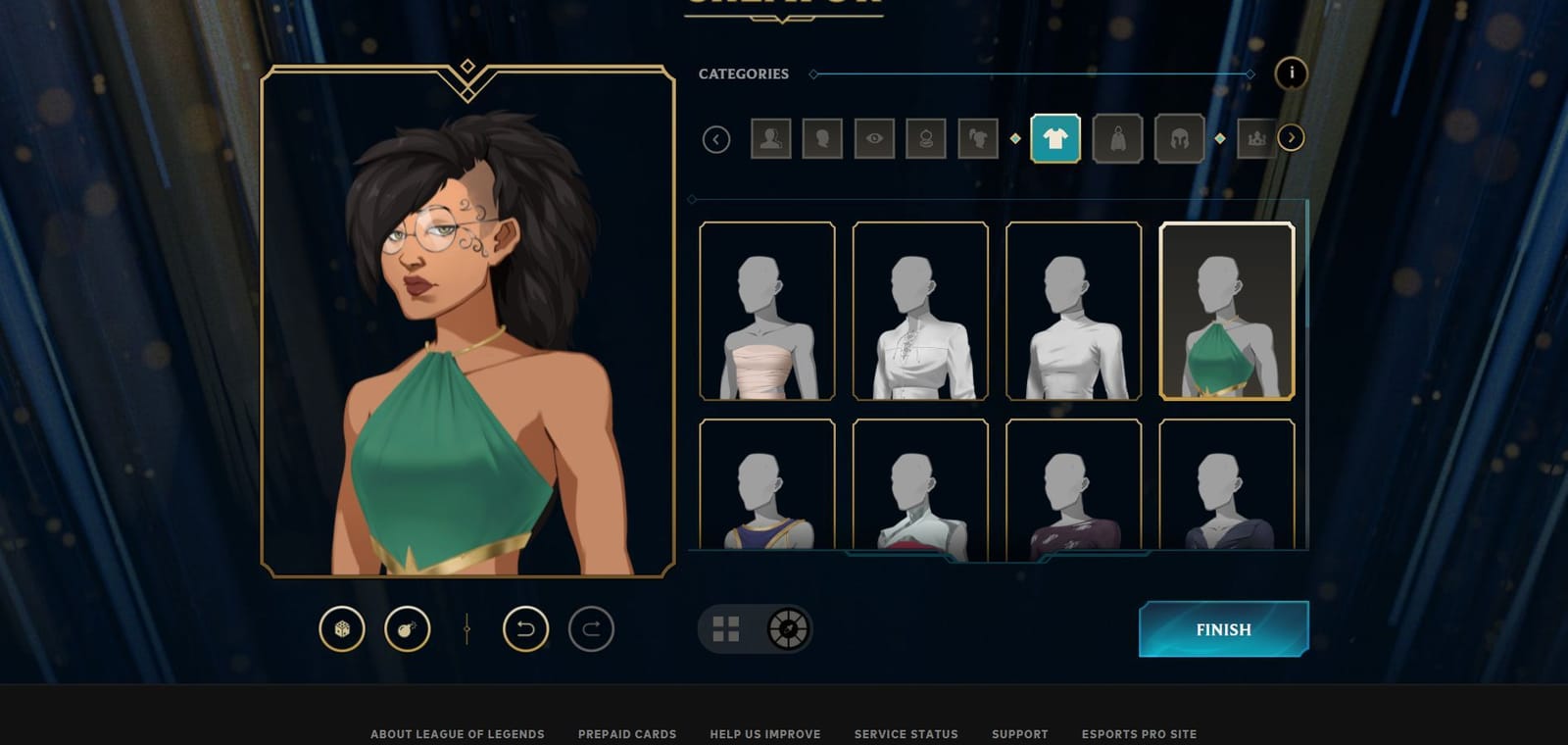The width and height of the screenshot is (1568, 745).
Task: Open the hairstyle category
Action: click(976, 138)
